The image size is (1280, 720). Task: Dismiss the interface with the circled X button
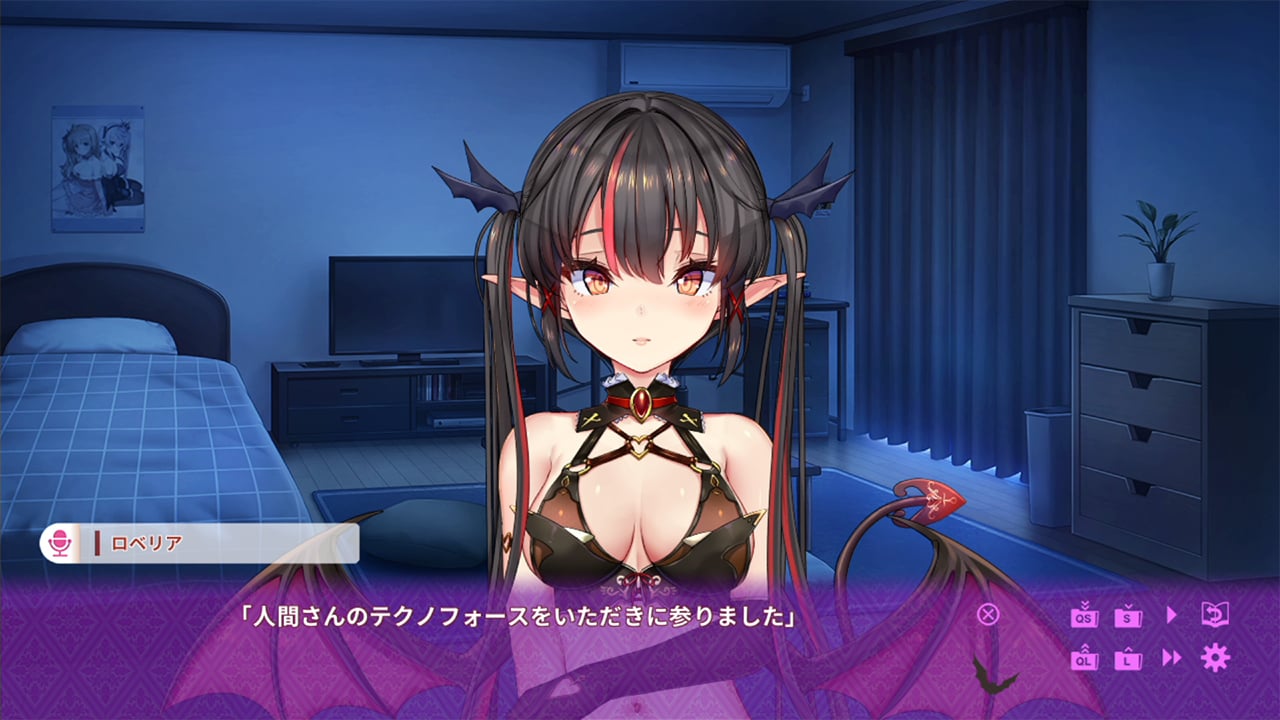tap(987, 615)
